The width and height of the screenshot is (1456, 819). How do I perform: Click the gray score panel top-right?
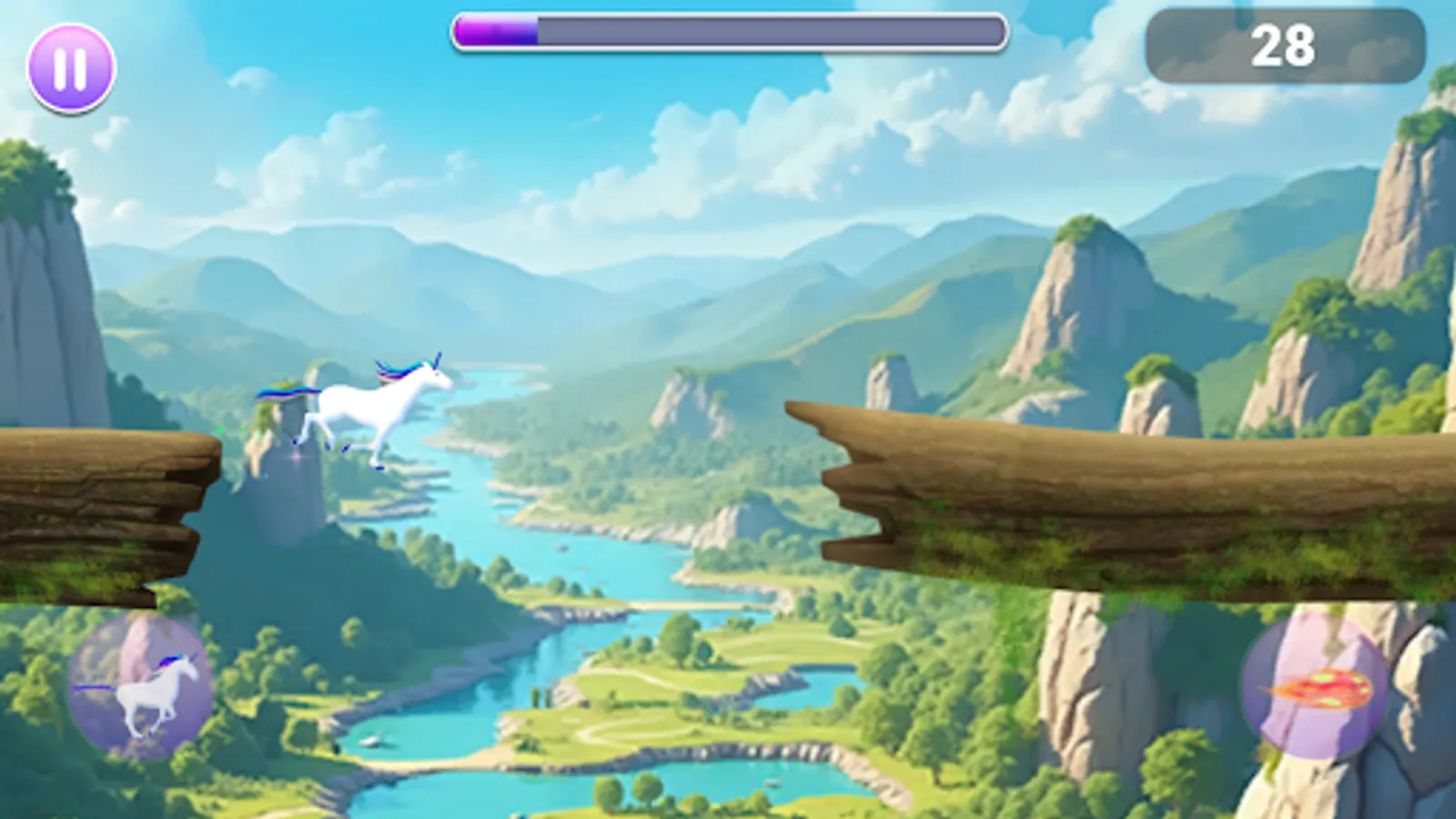tap(1283, 45)
